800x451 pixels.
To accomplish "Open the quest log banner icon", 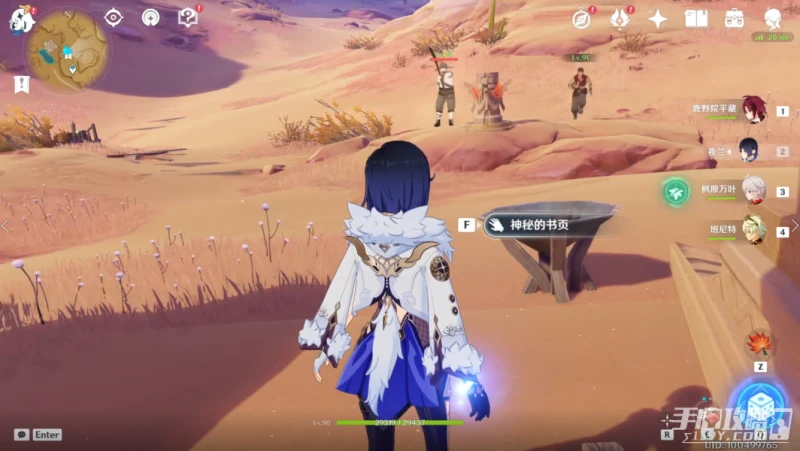I will pyautogui.click(x=21, y=85).
